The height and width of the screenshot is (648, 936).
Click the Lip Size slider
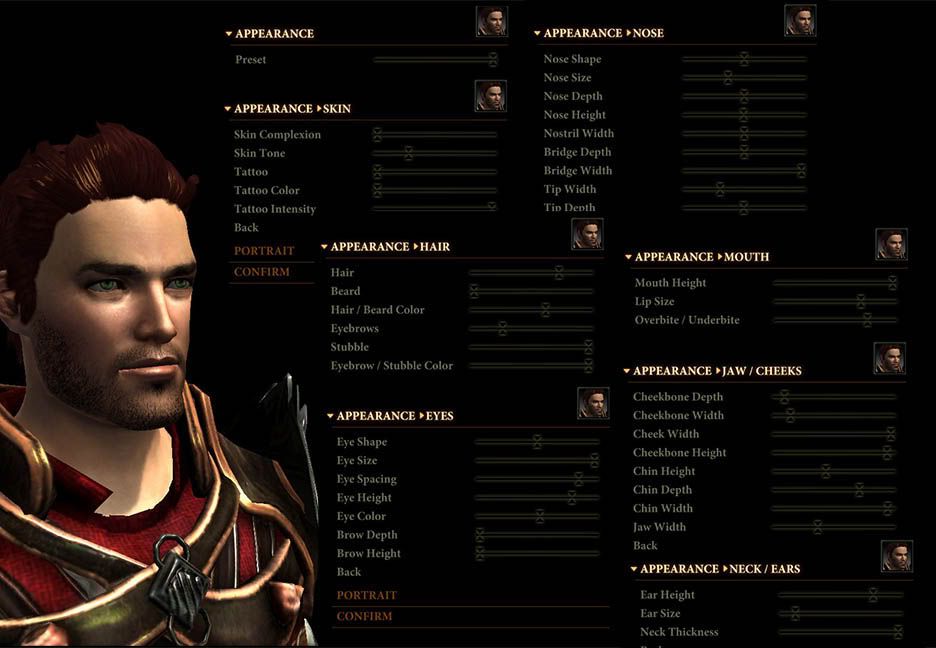(834, 301)
